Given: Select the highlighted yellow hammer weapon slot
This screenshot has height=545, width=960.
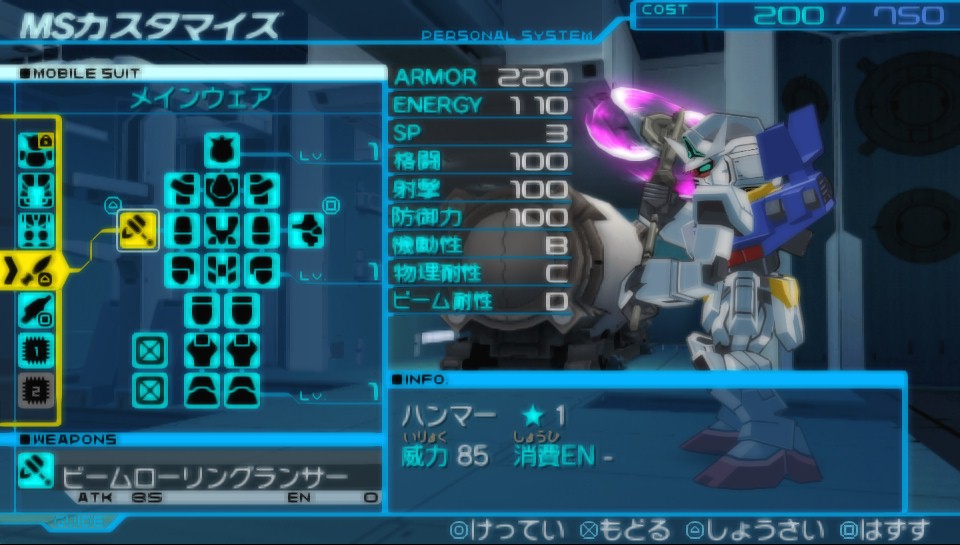Looking at the screenshot, I should click(x=138, y=232).
